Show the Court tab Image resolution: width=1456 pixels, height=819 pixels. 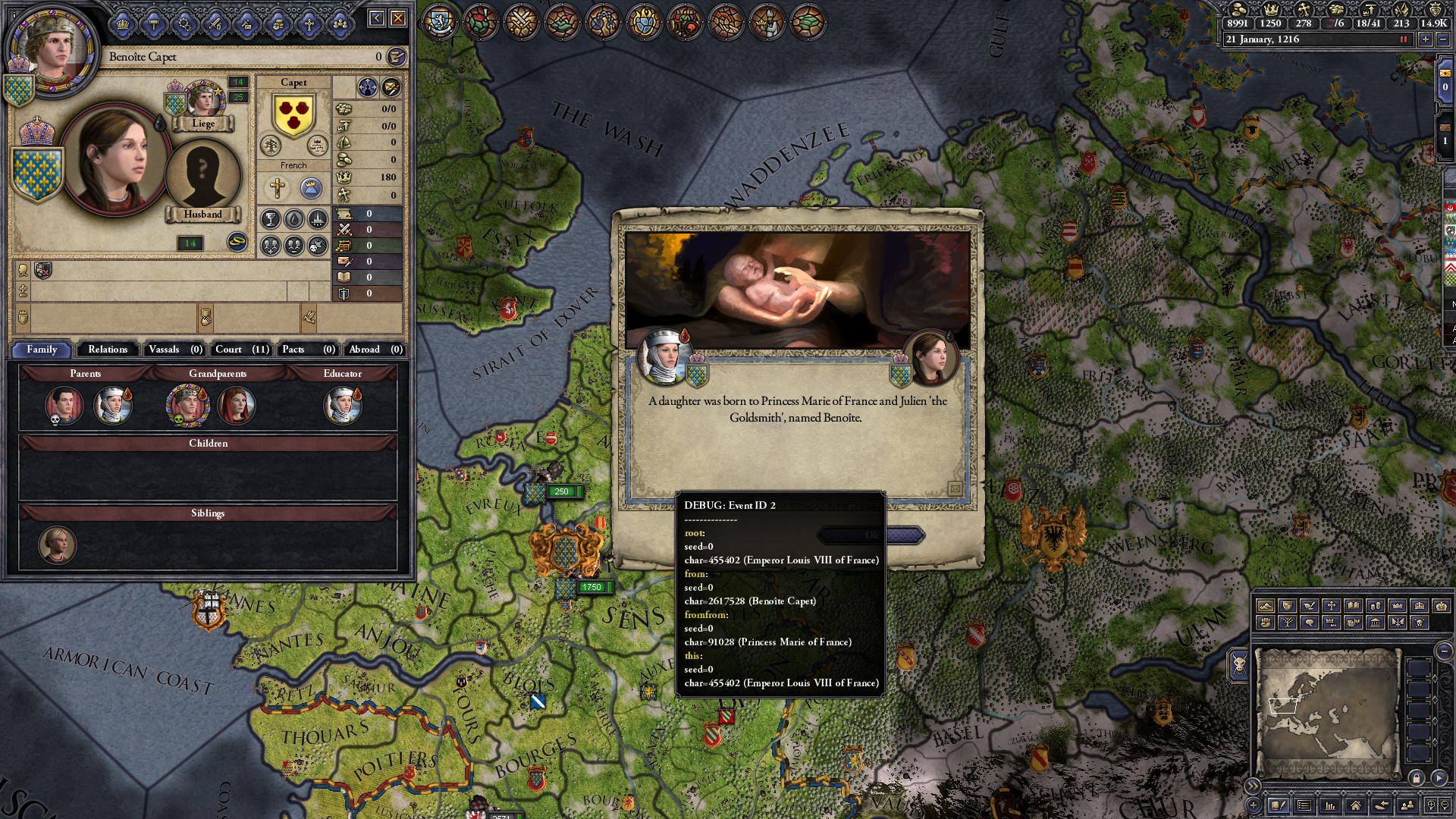[241, 350]
